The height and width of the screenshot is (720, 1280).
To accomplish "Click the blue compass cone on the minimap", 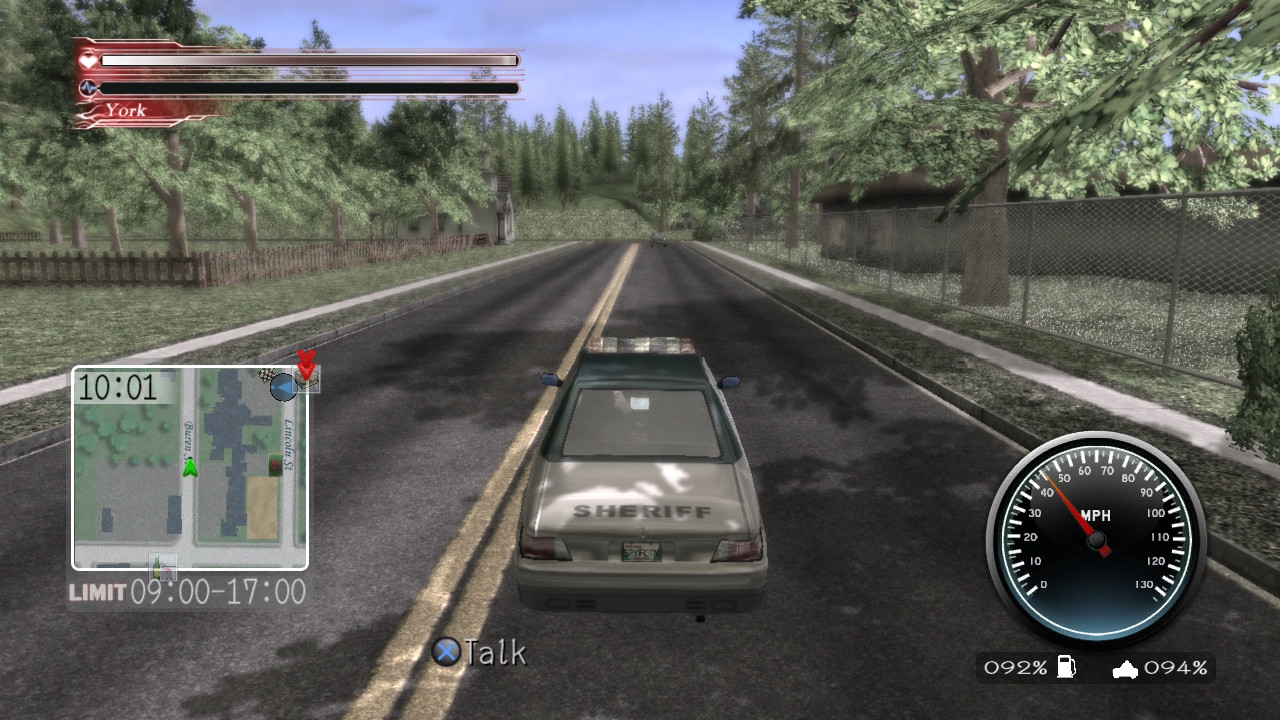I will (283, 384).
